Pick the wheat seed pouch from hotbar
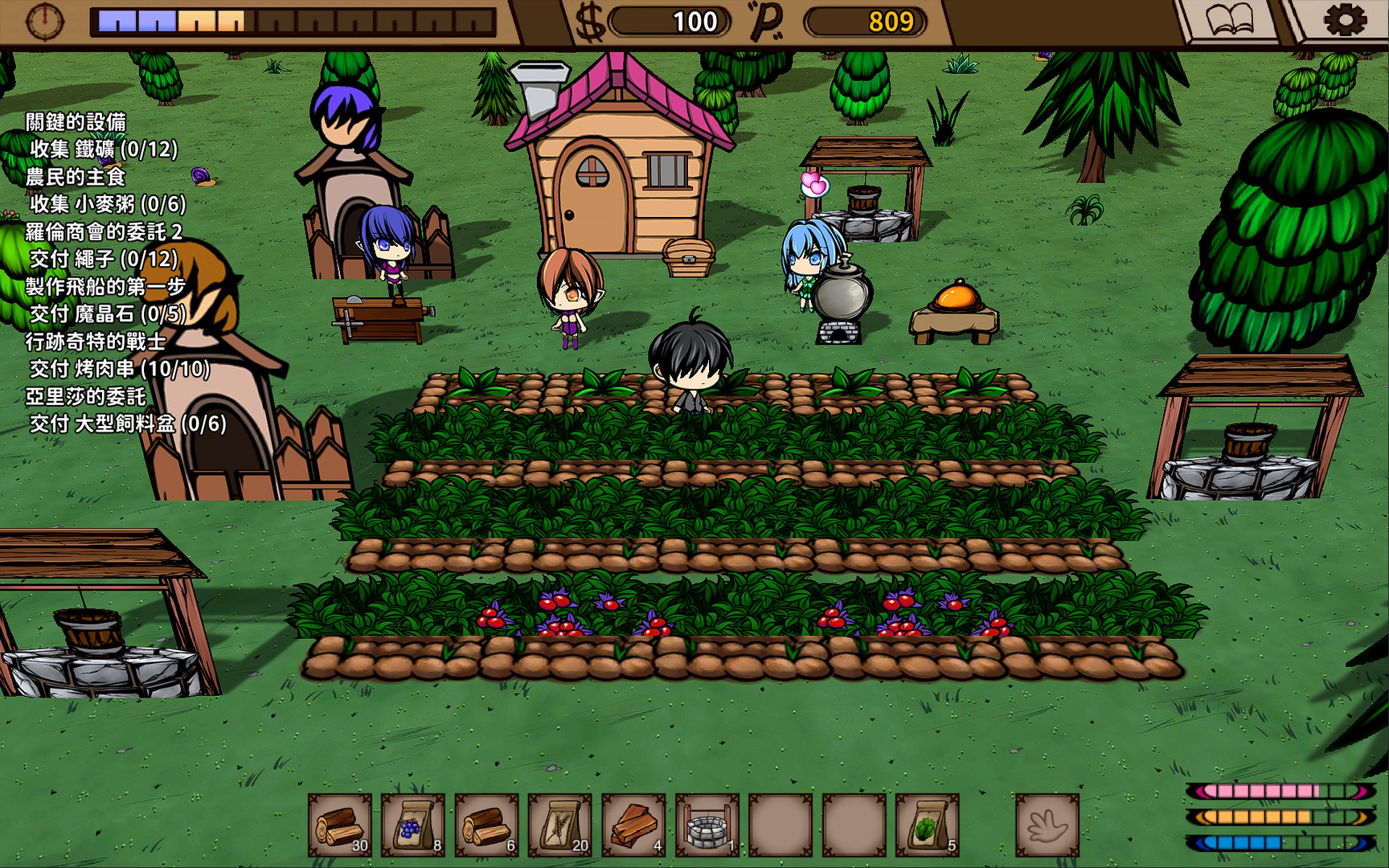The width and height of the screenshot is (1389, 868). (560, 825)
